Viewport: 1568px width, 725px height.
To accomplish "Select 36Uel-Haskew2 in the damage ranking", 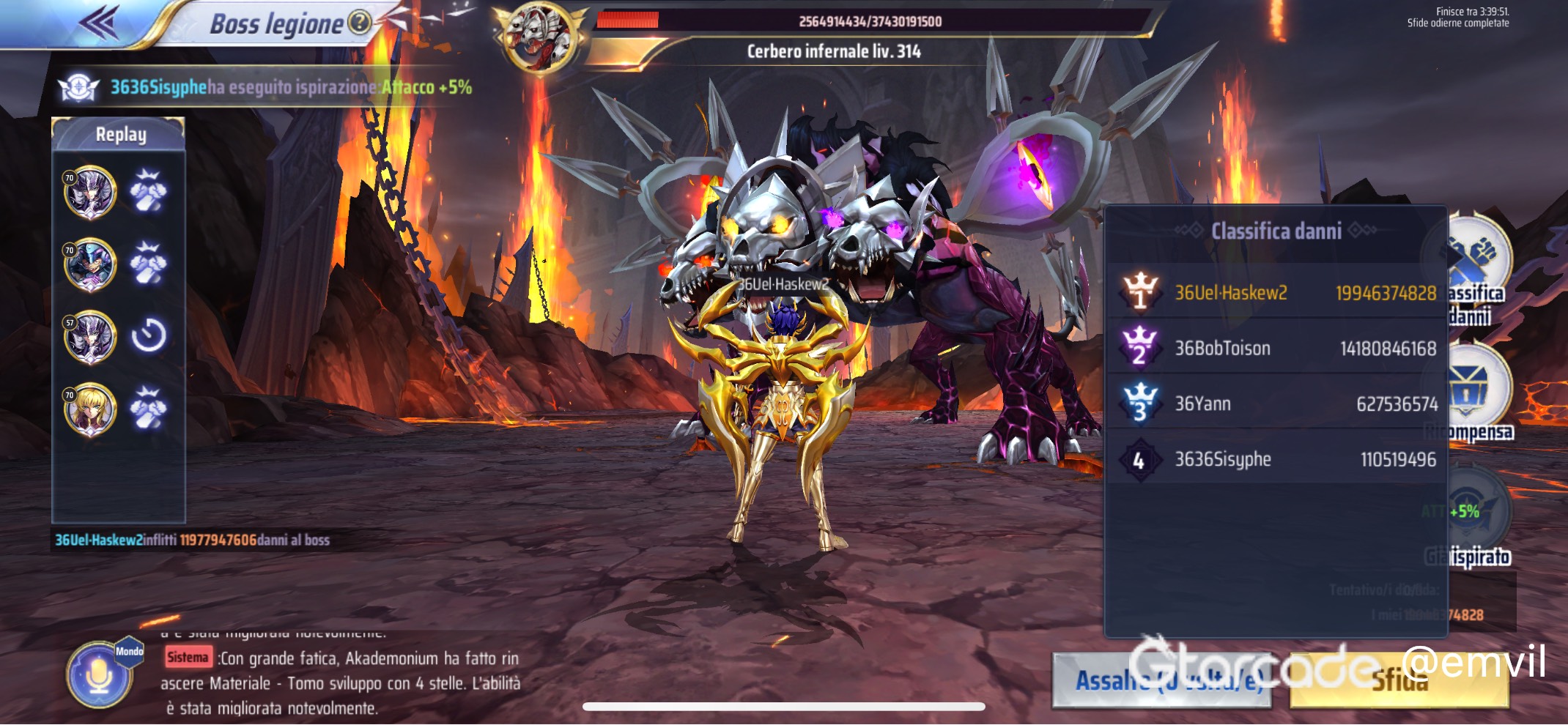I will (x=1275, y=292).
